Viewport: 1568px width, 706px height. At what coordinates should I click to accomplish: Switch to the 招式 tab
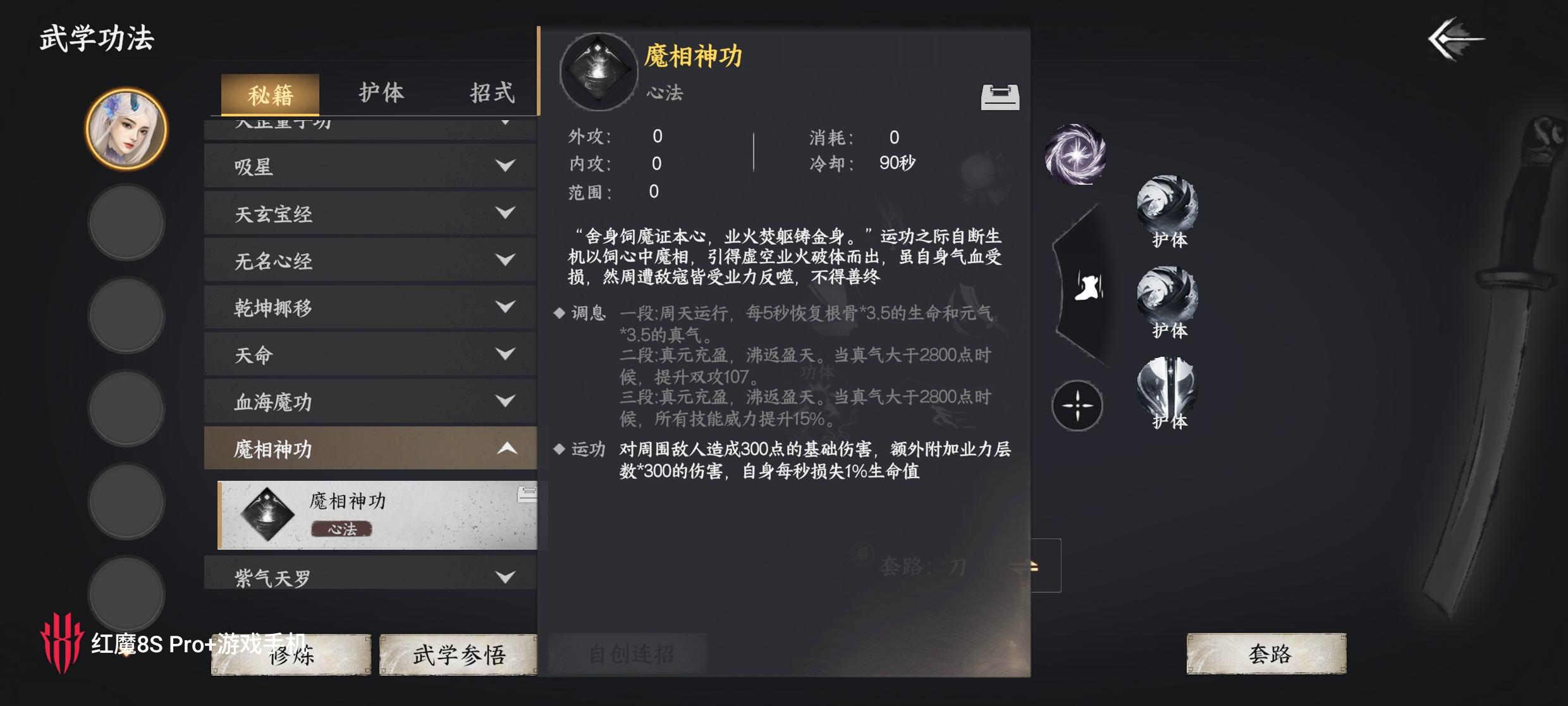[492, 92]
